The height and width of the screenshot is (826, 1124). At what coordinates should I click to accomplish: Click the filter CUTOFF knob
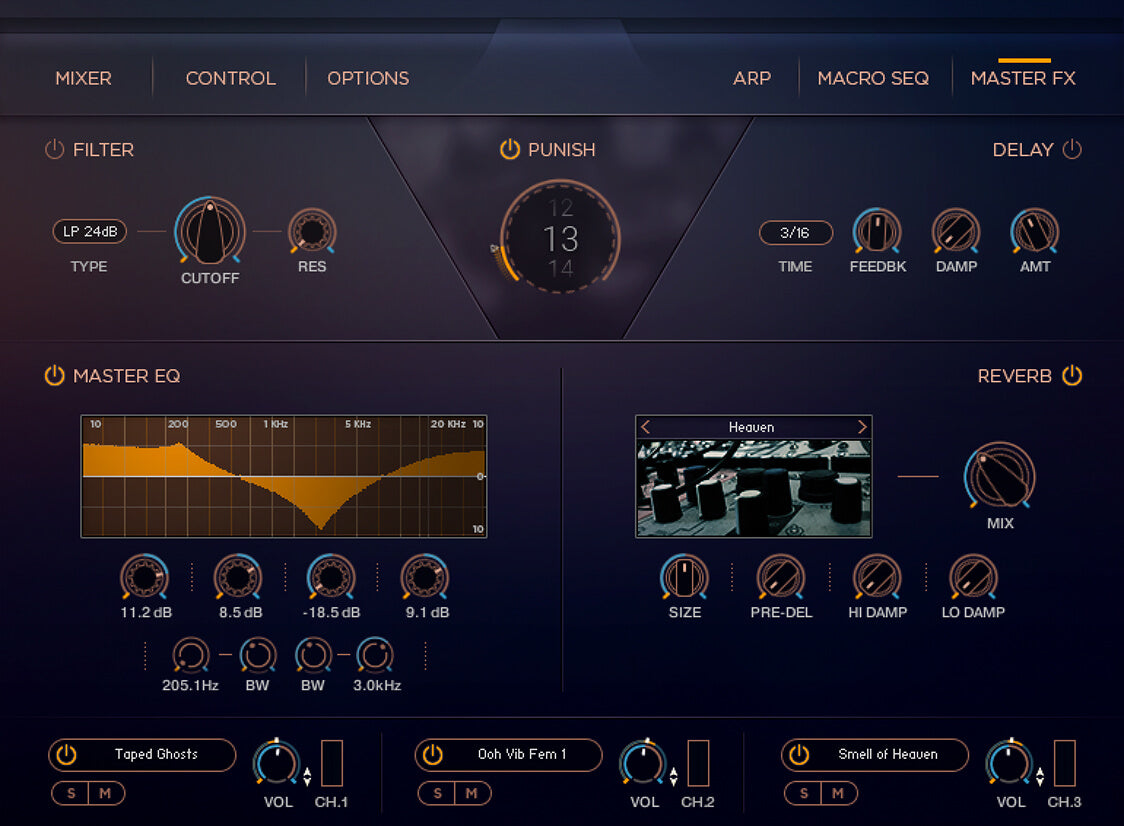[210, 232]
